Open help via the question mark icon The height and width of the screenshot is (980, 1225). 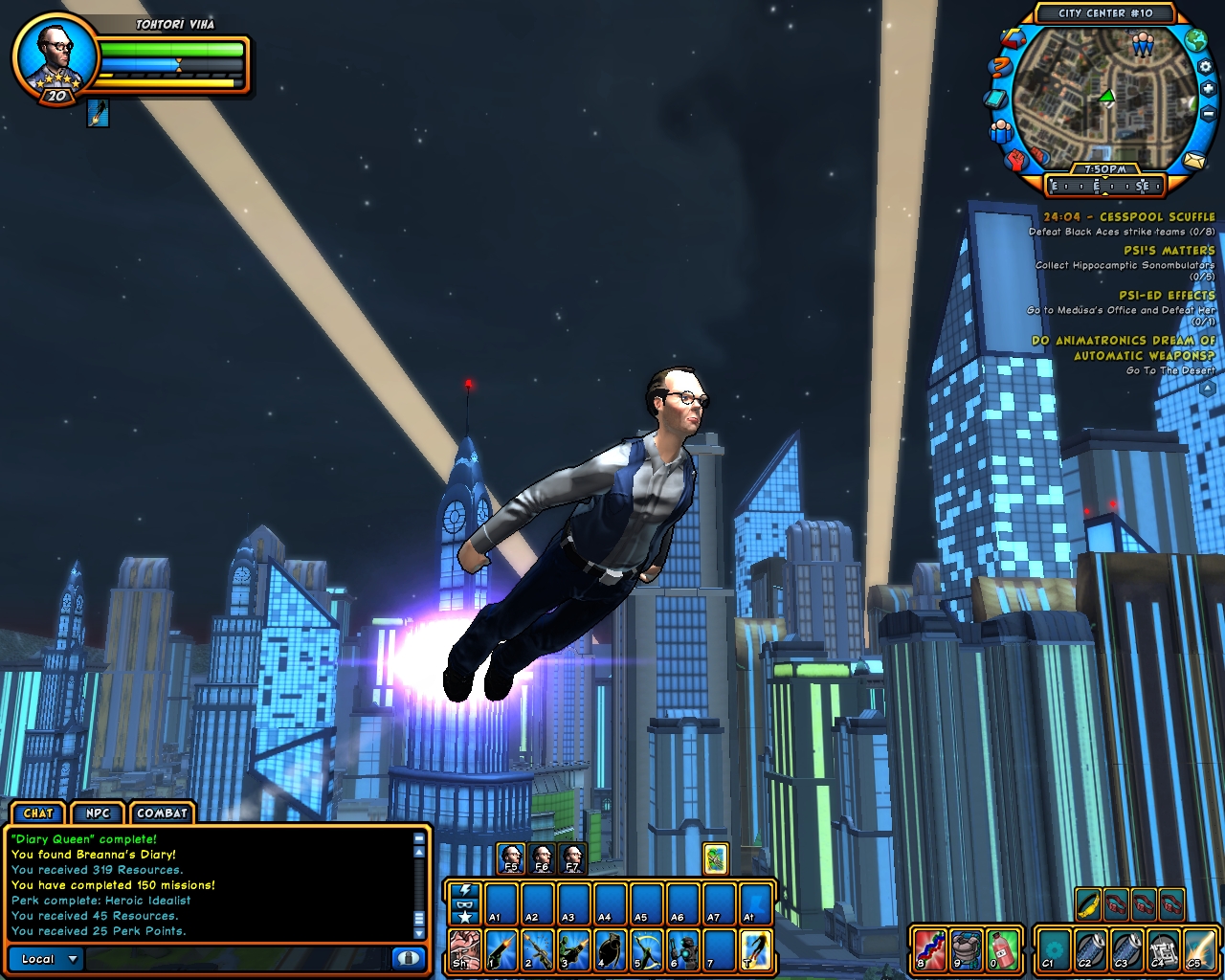(1000, 67)
